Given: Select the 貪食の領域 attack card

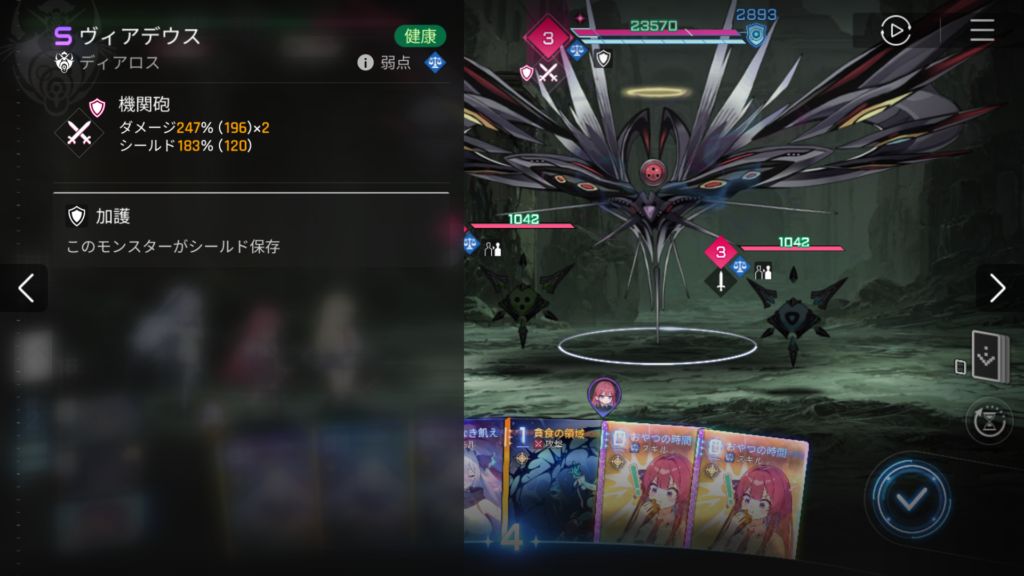Looking at the screenshot, I should pos(555,485).
